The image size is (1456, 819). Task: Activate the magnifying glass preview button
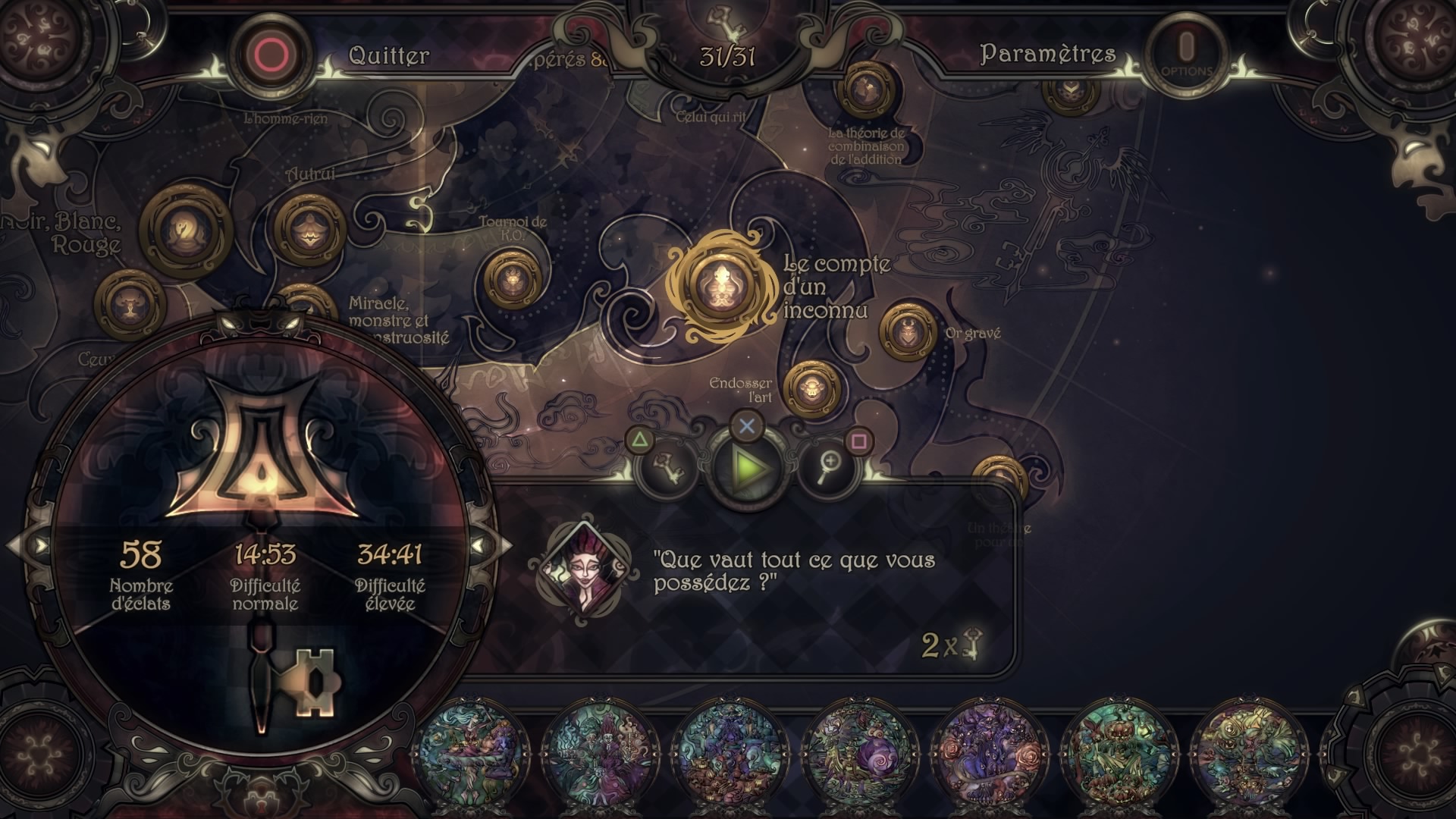click(x=829, y=467)
